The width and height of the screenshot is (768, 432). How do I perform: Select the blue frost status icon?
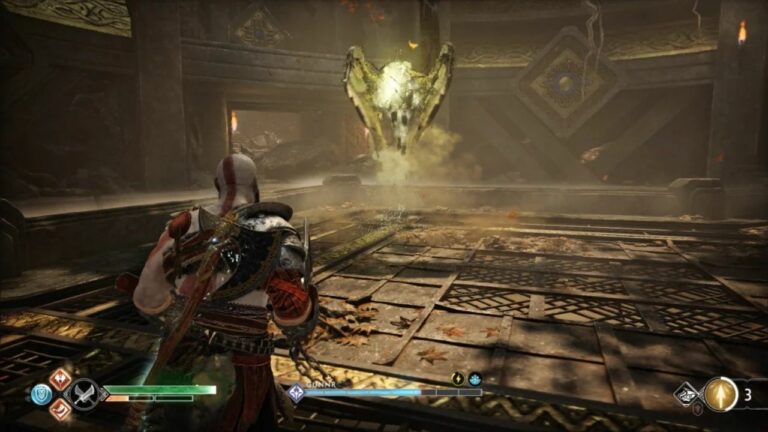click(474, 379)
